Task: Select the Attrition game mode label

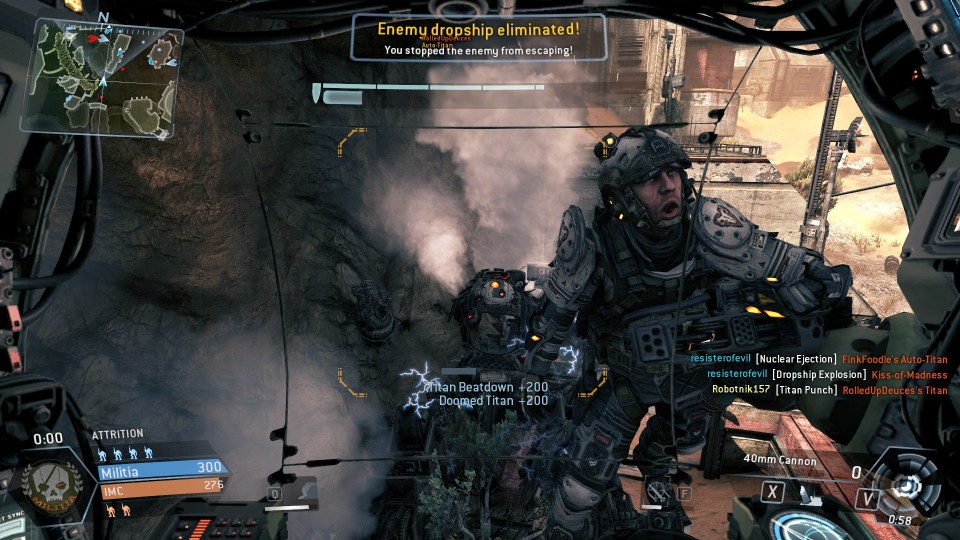Action: click(118, 435)
